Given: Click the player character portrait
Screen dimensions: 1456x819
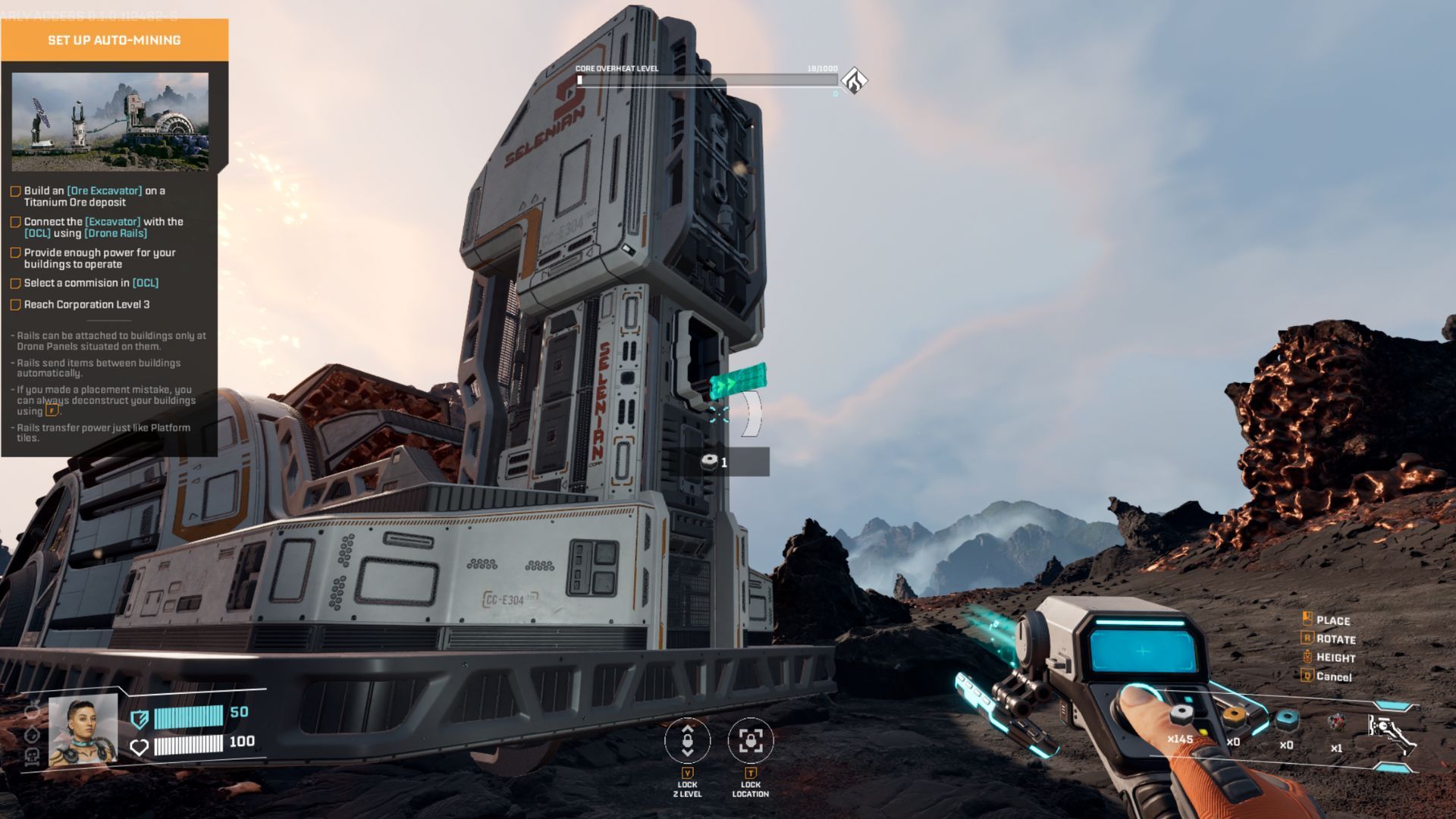Looking at the screenshot, I should coord(83,731).
